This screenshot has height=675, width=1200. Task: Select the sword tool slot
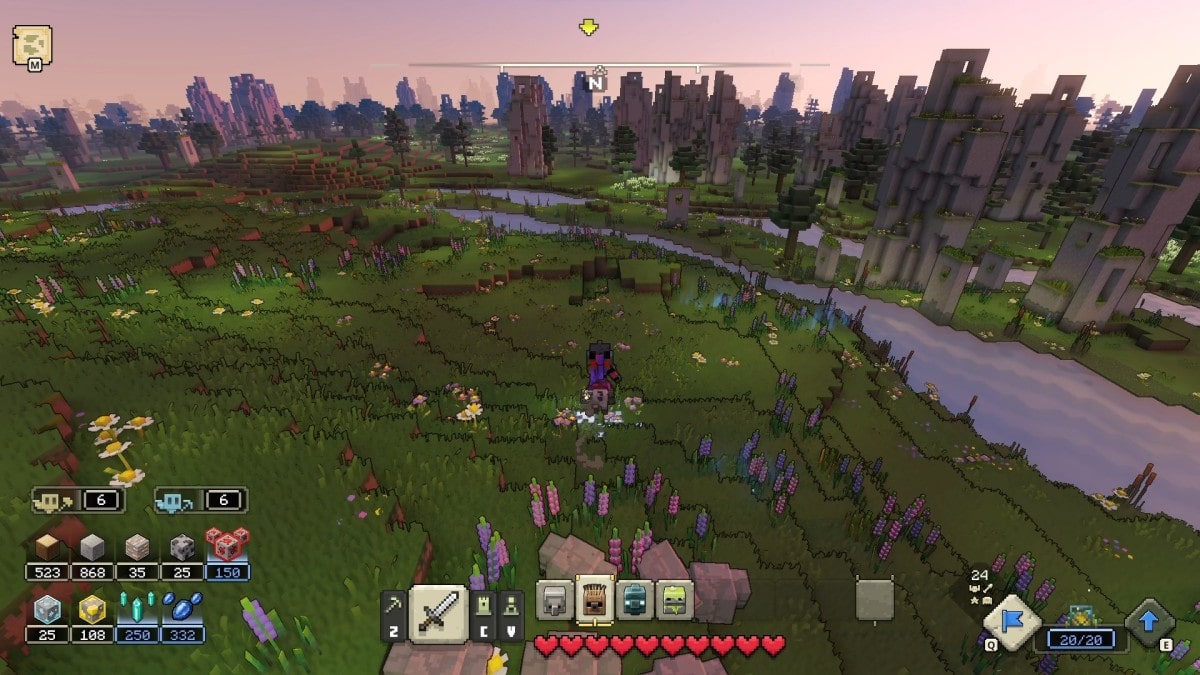click(438, 613)
